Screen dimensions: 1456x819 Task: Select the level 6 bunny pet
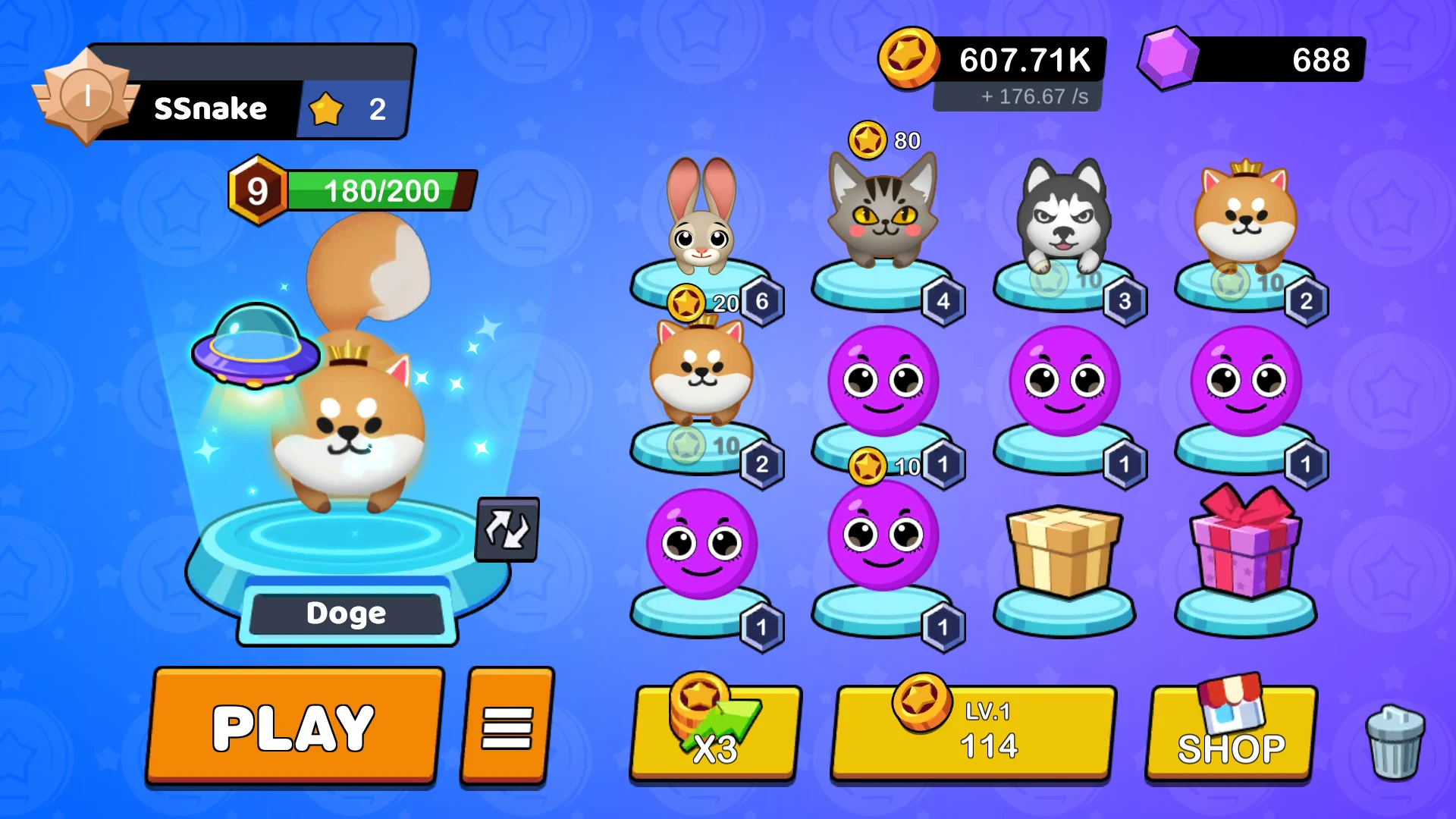pyautogui.click(x=701, y=220)
